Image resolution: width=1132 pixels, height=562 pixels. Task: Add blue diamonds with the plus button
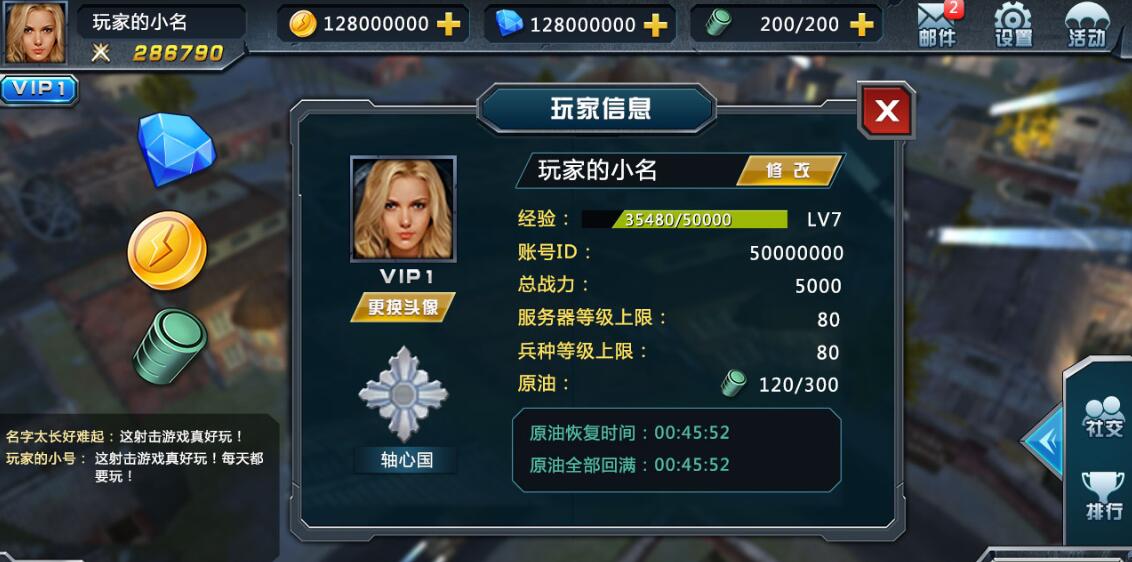pos(656,24)
